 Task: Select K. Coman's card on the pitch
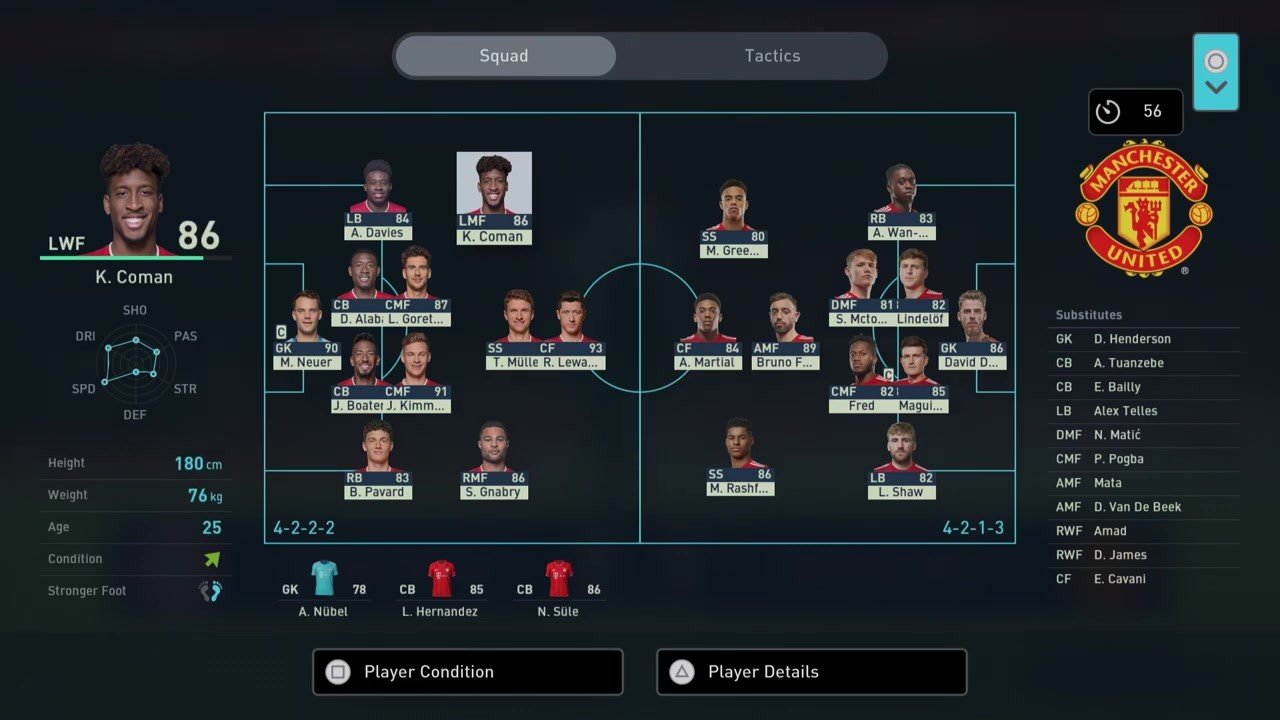tap(494, 198)
